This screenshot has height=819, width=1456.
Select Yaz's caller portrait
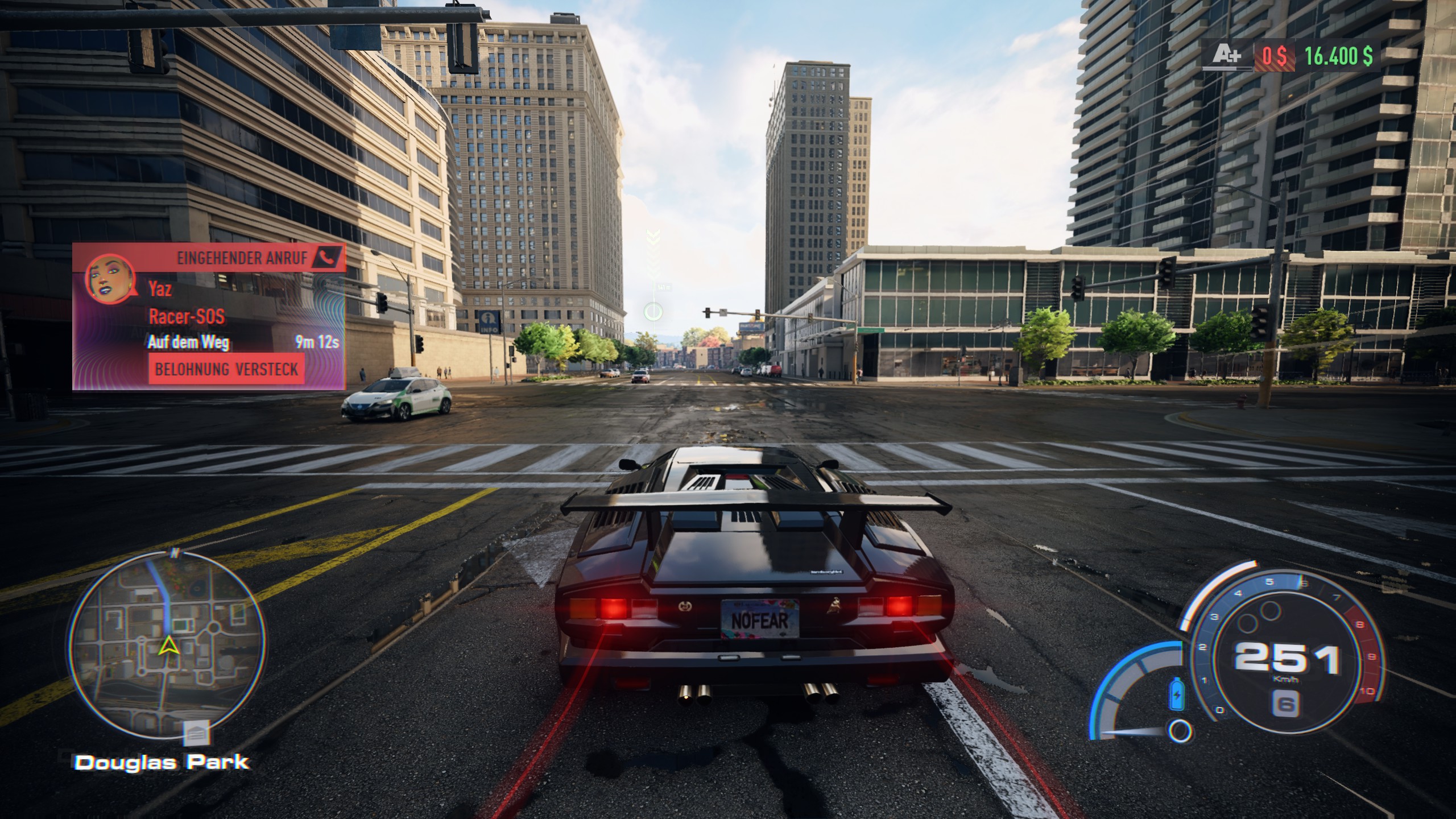point(110,278)
